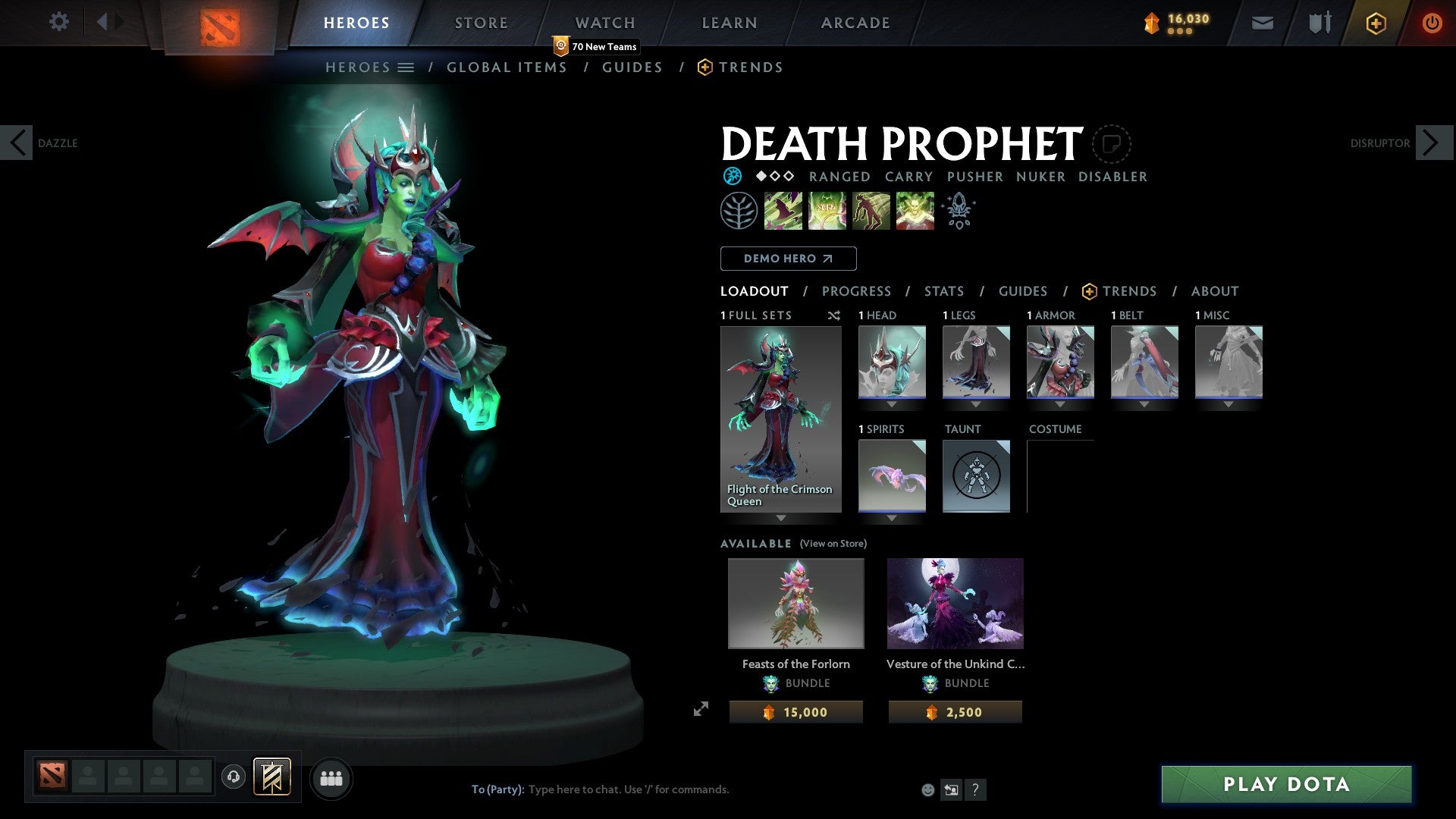Open the mail notifications envelope icon

tap(1262, 23)
